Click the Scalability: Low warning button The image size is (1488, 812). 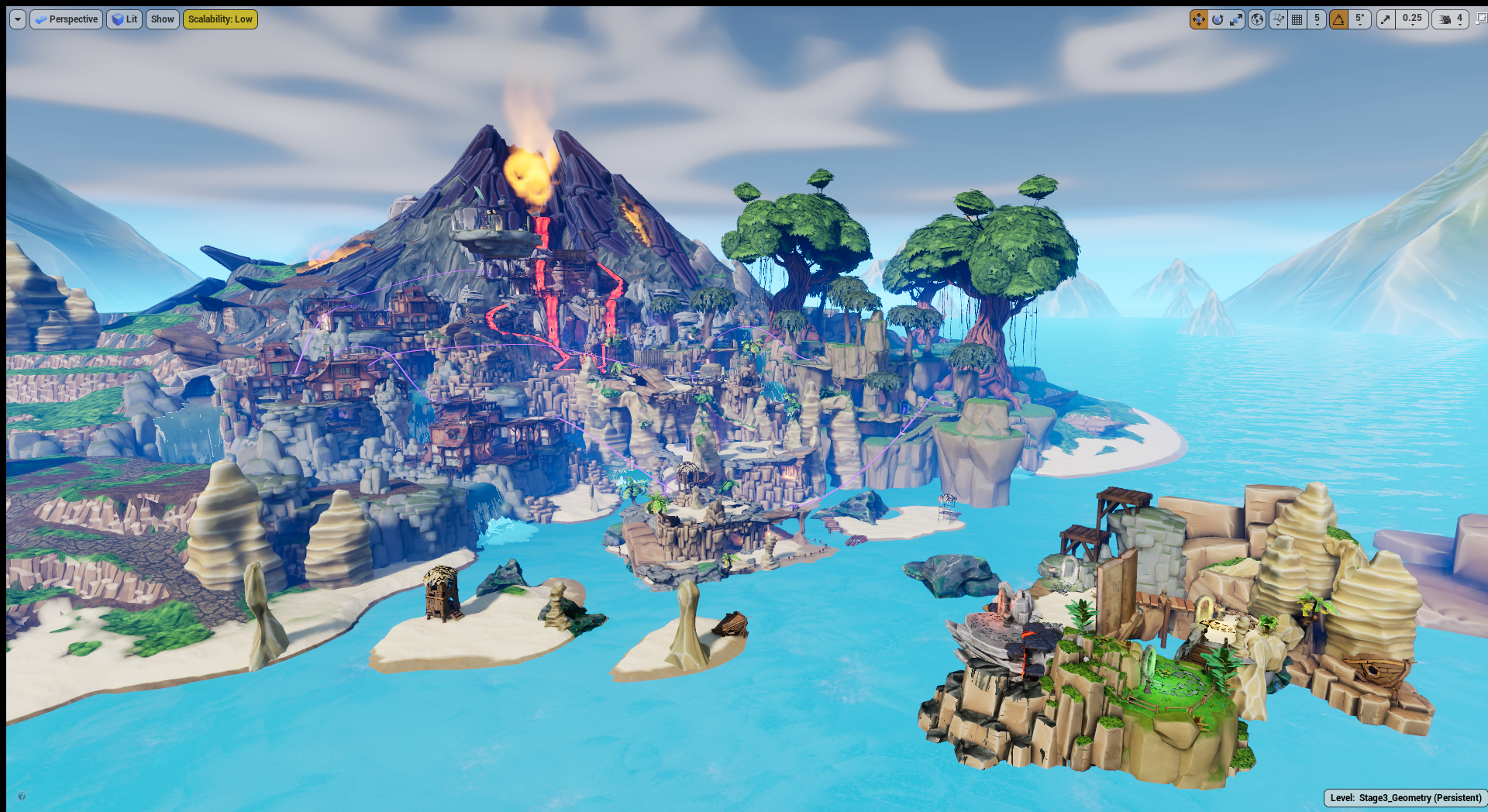click(x=220, y=19)
